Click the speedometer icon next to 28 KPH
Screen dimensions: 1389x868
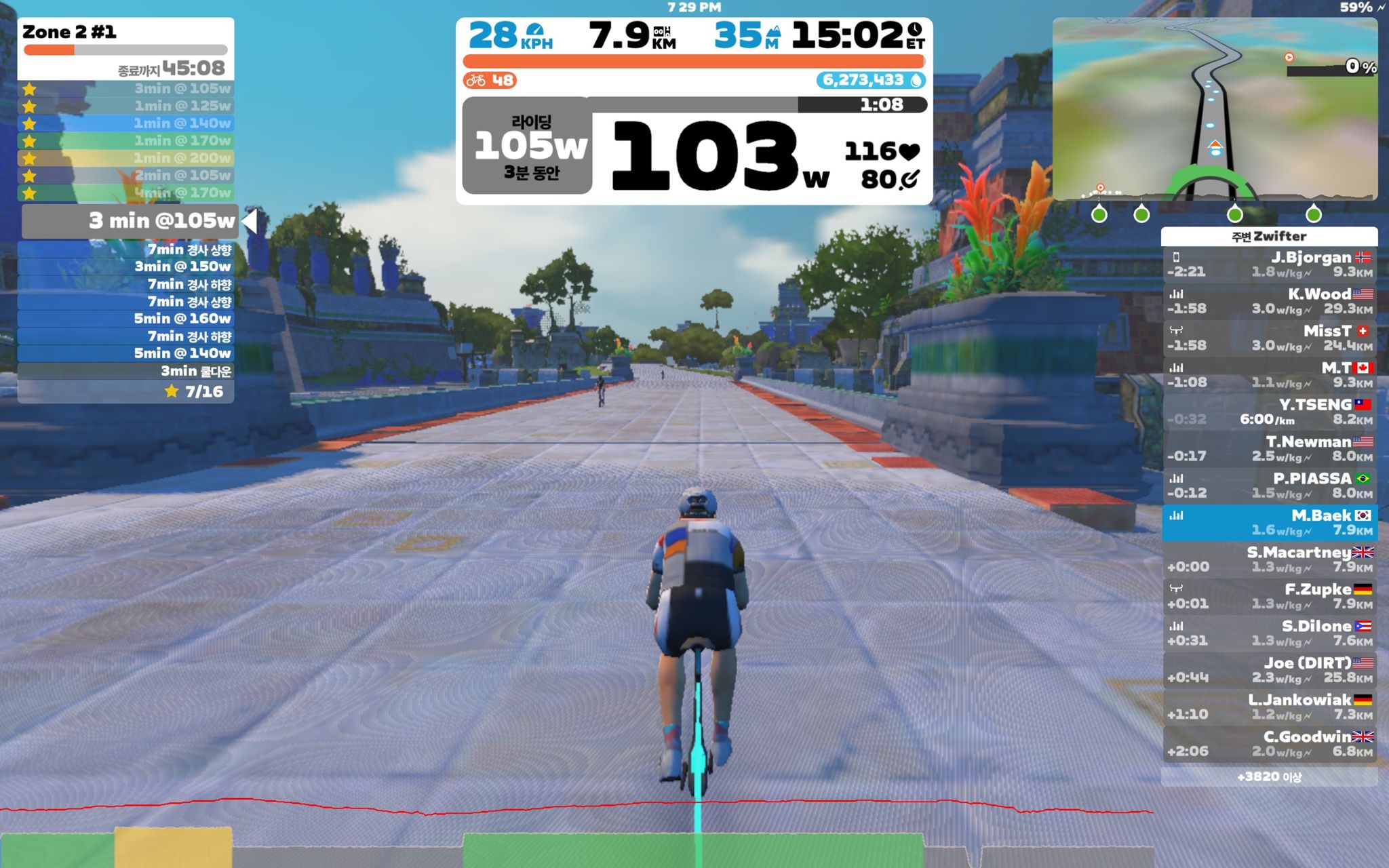tap(534, 31)
